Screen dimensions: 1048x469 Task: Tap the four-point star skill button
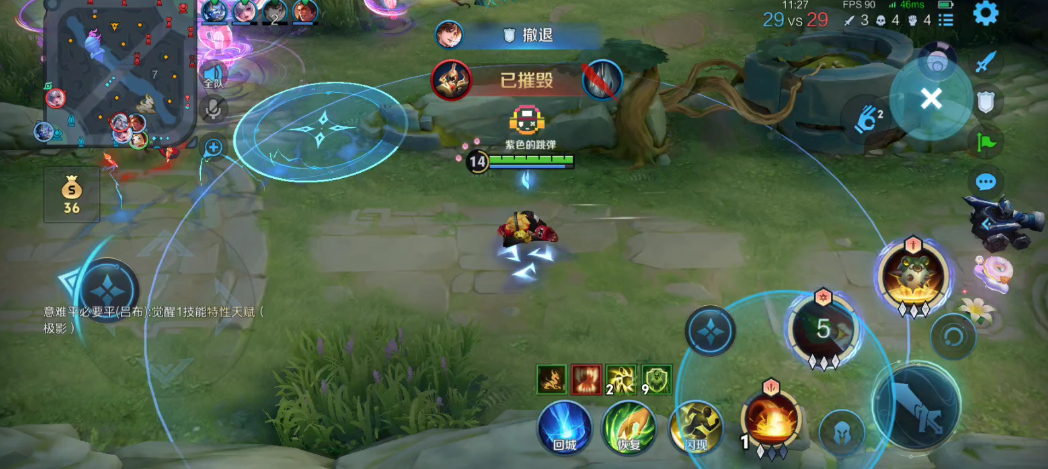click(710, 329)
